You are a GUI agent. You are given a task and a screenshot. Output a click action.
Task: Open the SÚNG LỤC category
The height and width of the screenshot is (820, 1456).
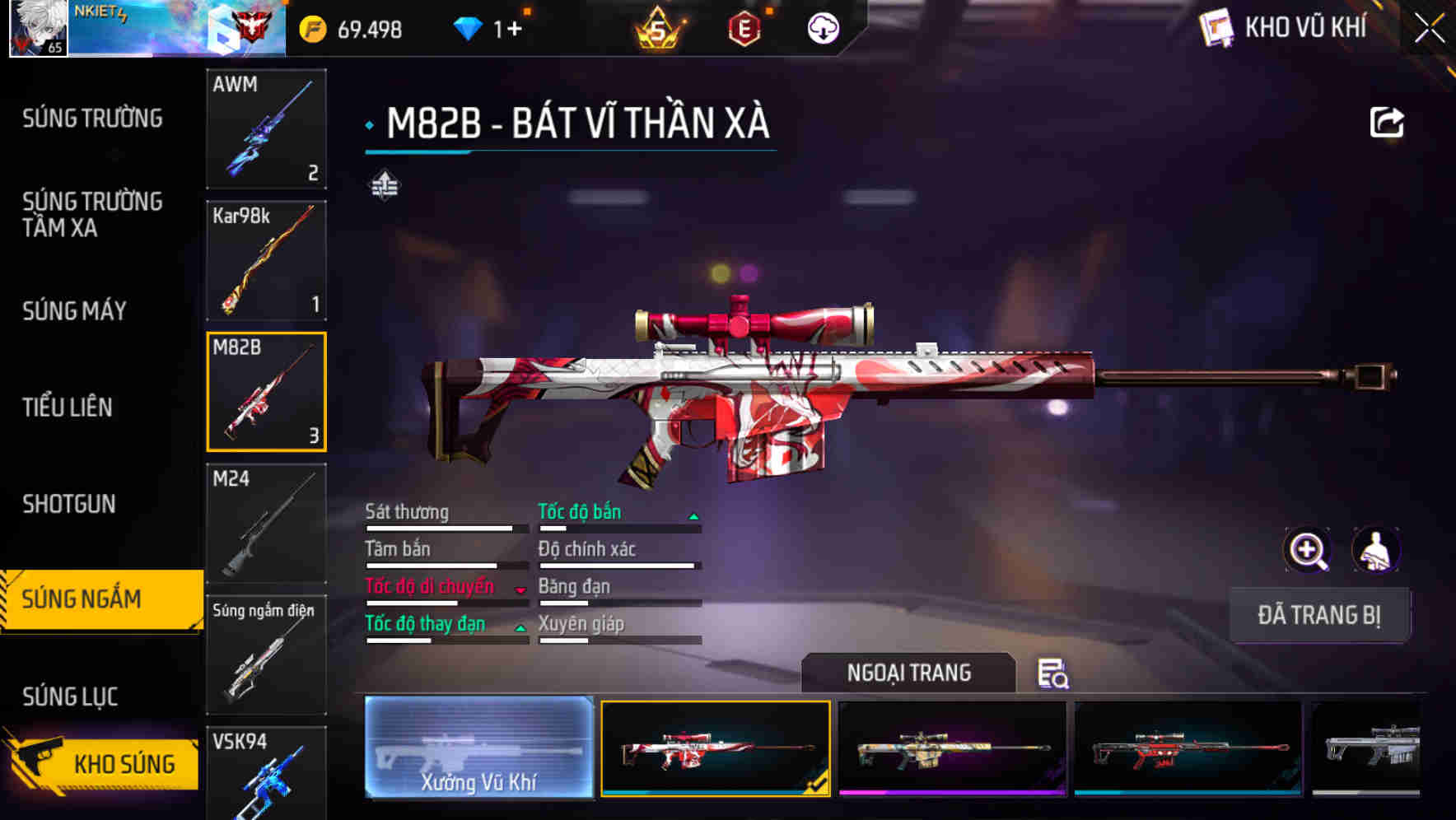point(69,696)
